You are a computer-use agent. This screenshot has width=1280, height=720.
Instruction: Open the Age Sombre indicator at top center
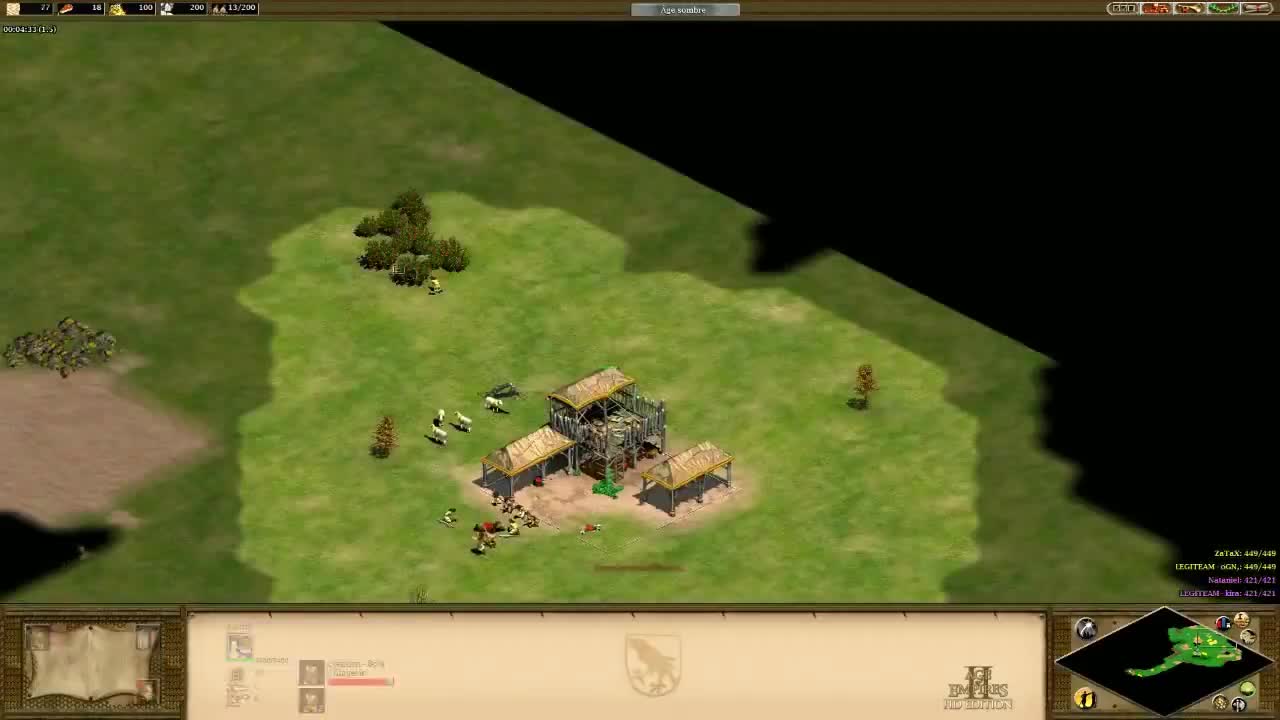pos(685,9)
